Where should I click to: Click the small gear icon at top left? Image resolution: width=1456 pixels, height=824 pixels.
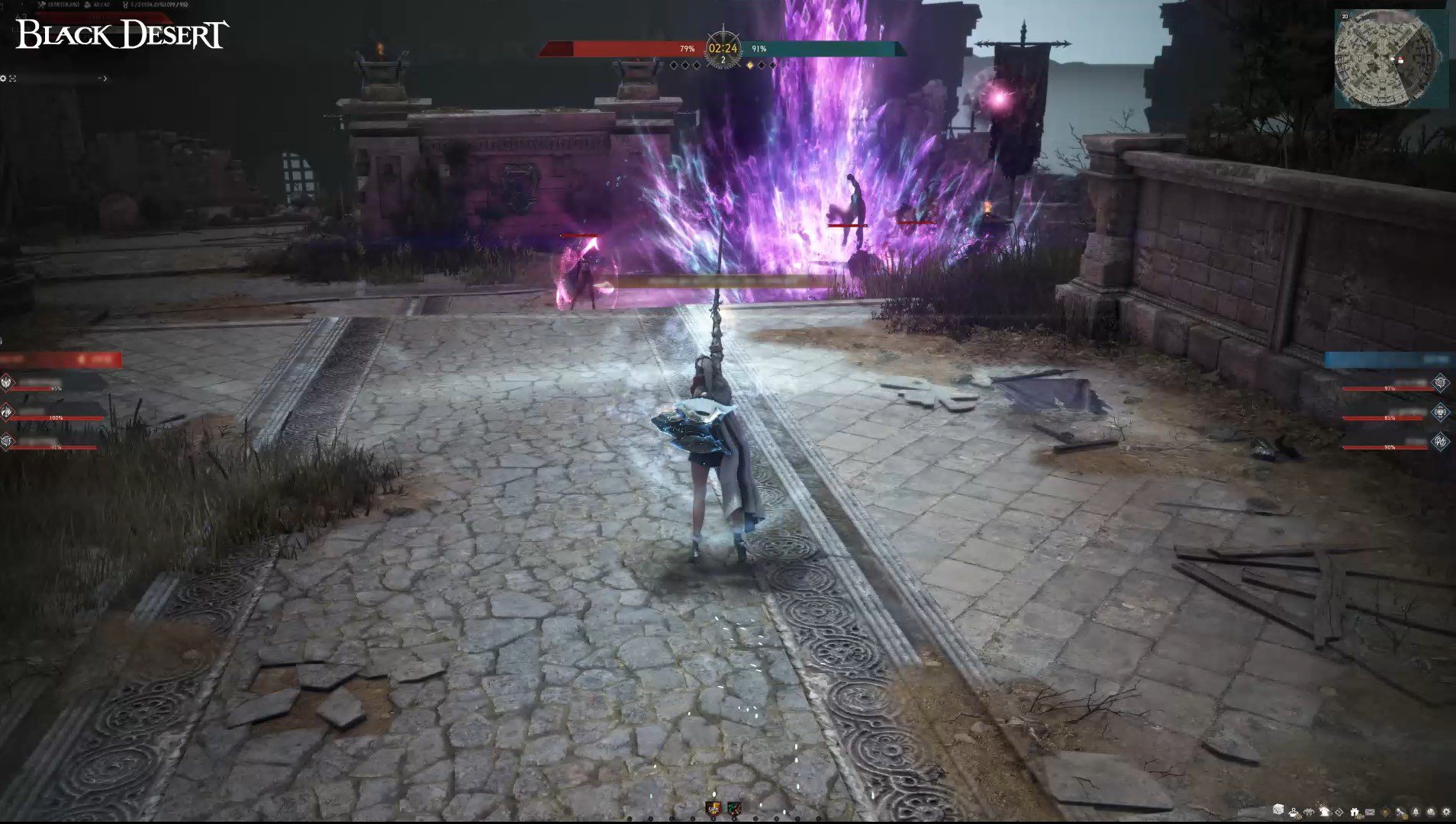4,79
